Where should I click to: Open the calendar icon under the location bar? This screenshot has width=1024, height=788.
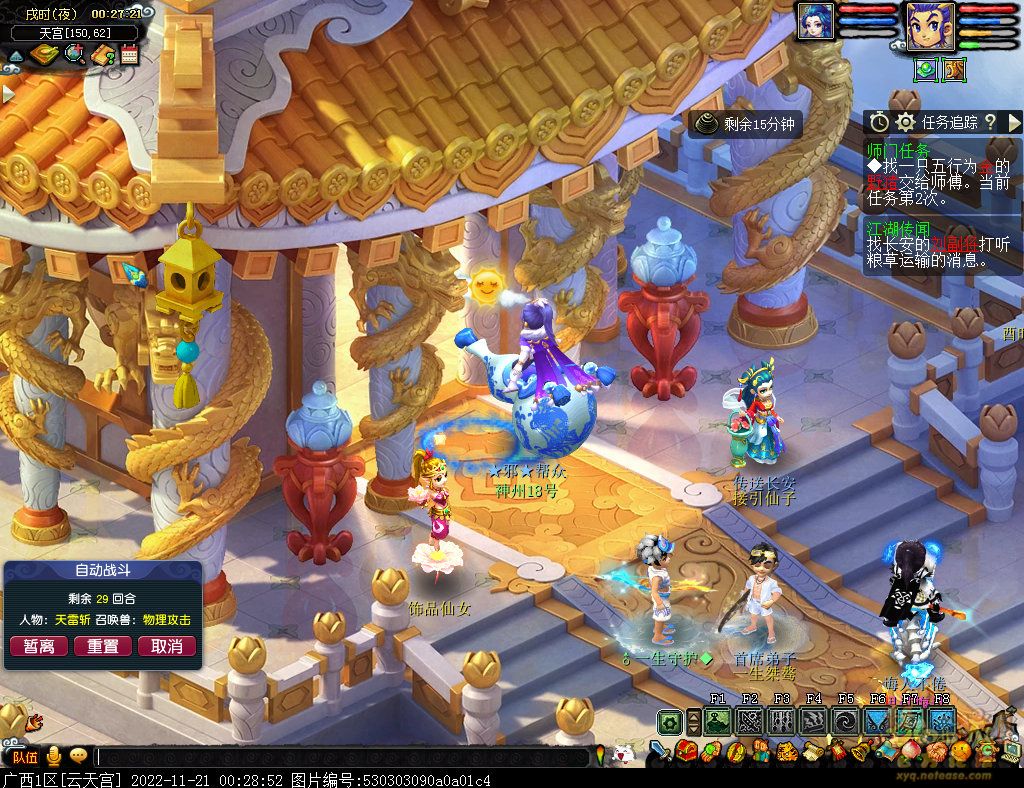(129, 55)
